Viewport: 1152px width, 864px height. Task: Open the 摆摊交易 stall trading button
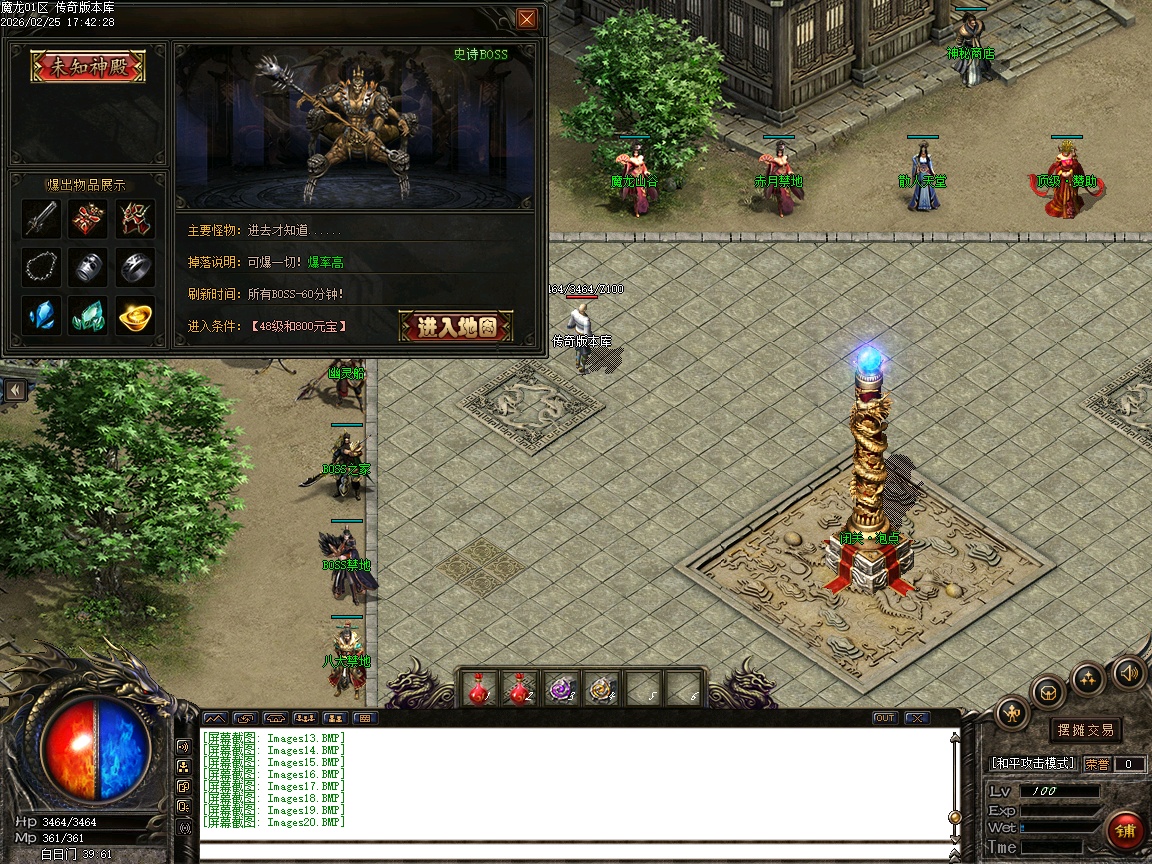pyautogui.click(x=1086, y=730)
